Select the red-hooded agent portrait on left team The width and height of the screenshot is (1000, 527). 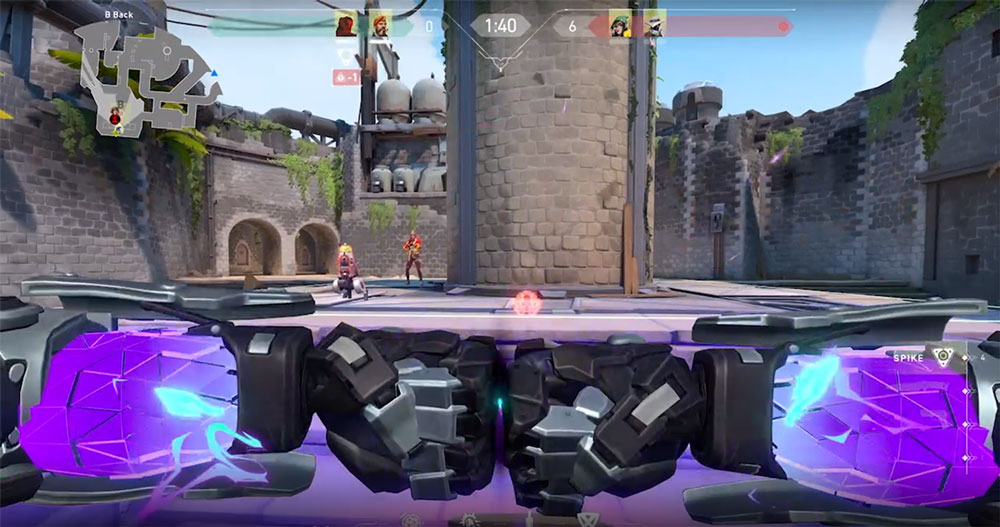(346, 25)
